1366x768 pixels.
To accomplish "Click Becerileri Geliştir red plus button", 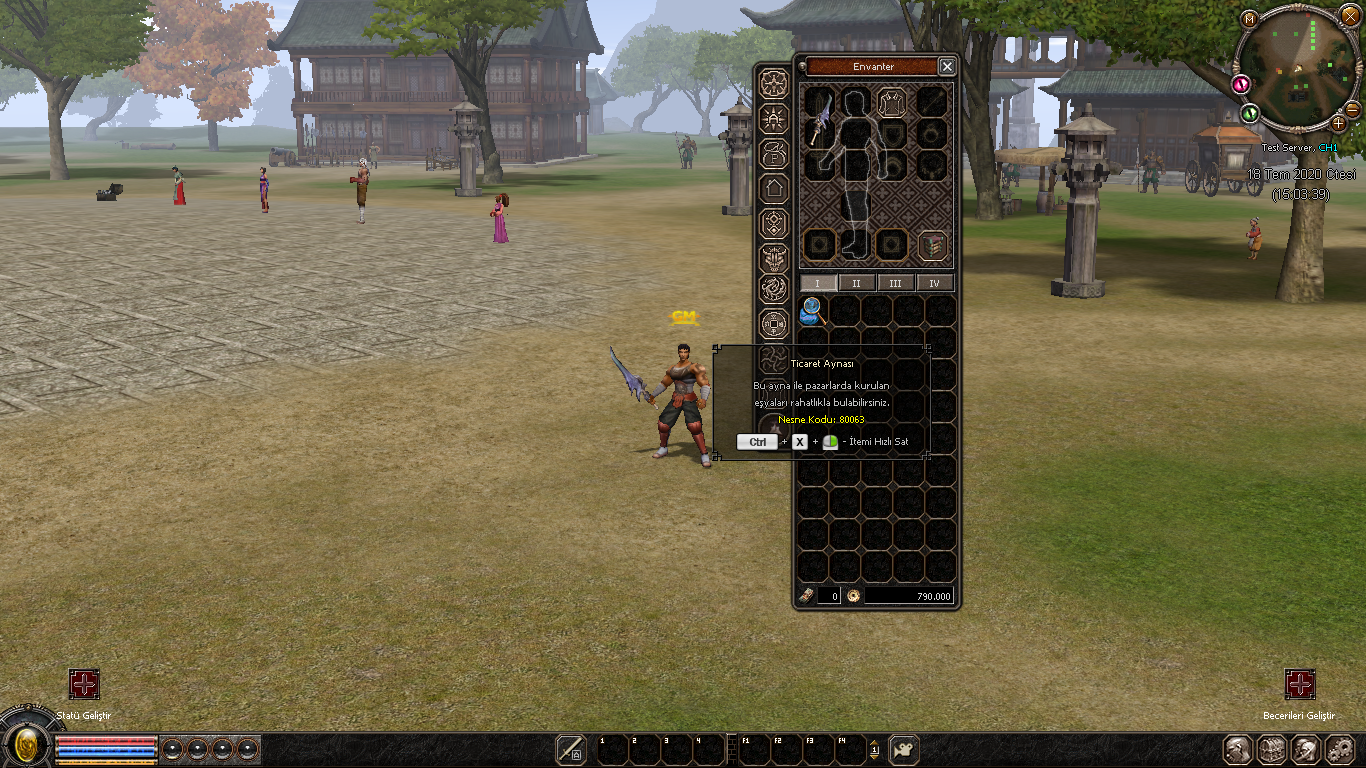I will [1300, 684].
